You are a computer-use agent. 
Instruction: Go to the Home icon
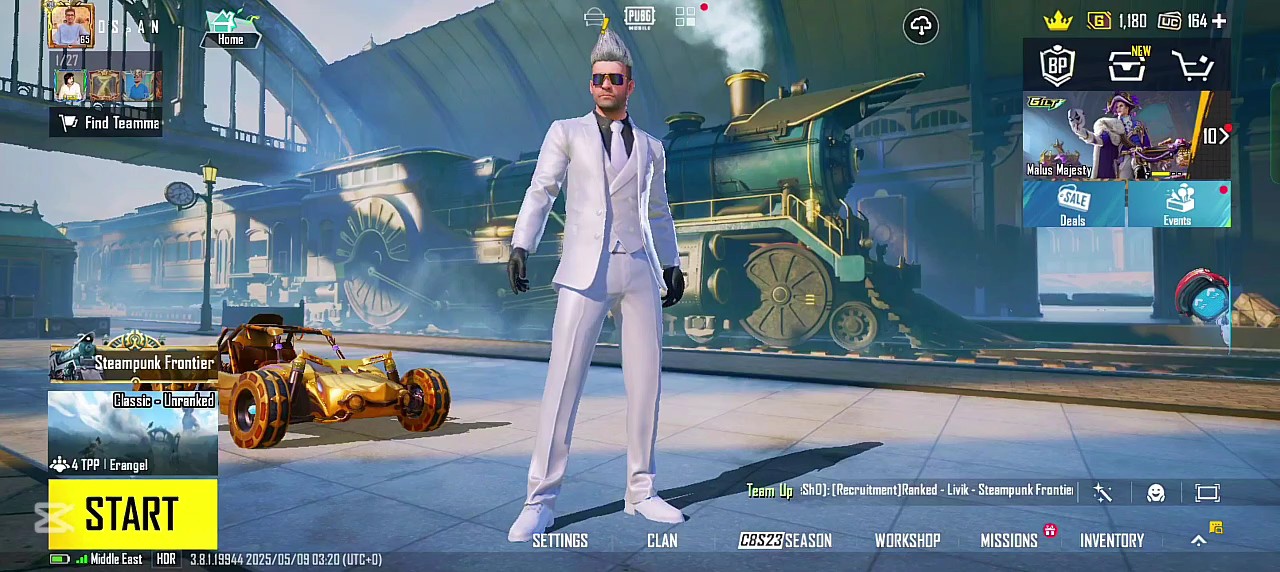click(x=231, y=29)
